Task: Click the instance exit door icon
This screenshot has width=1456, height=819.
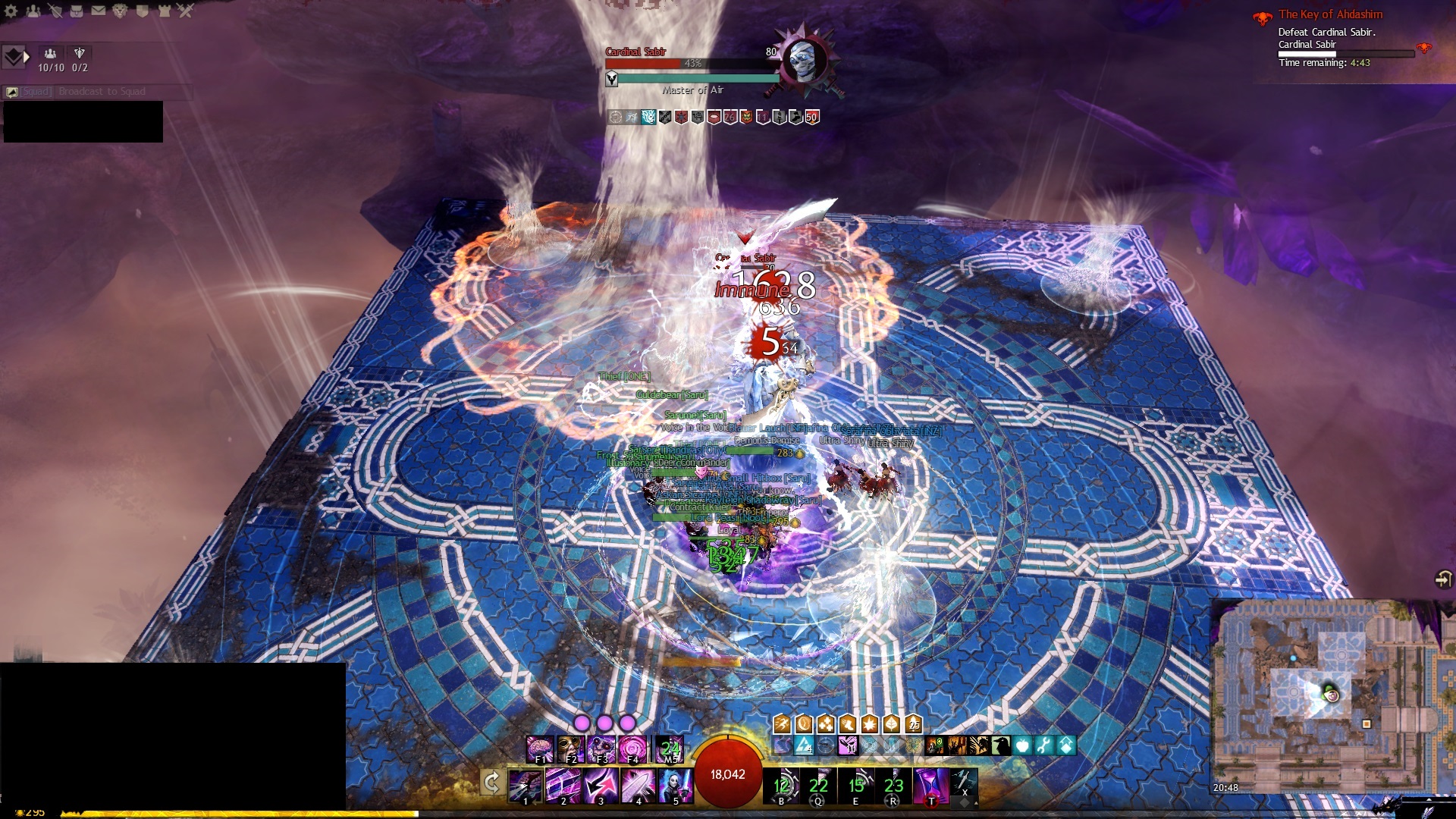Action: tap(1443, 579)
